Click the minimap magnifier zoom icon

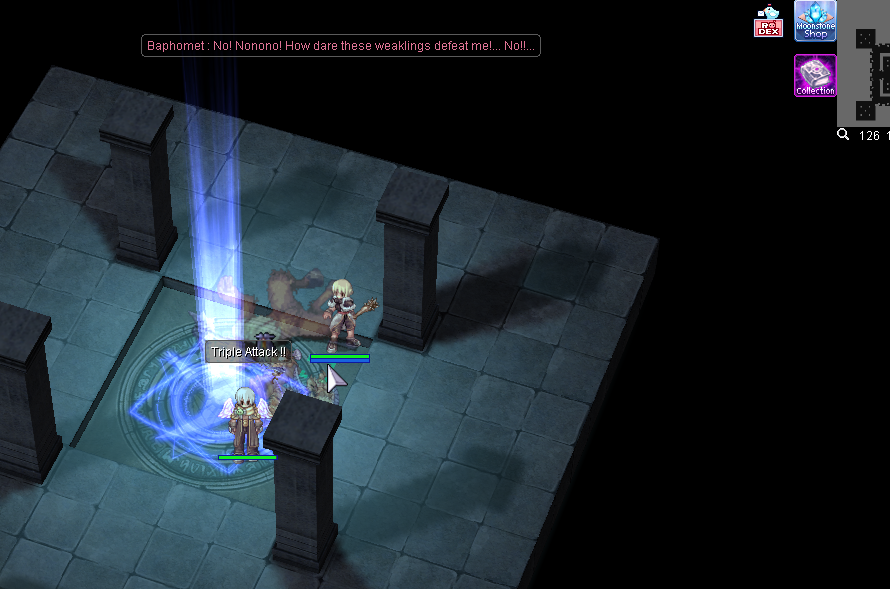click(843, 135)
